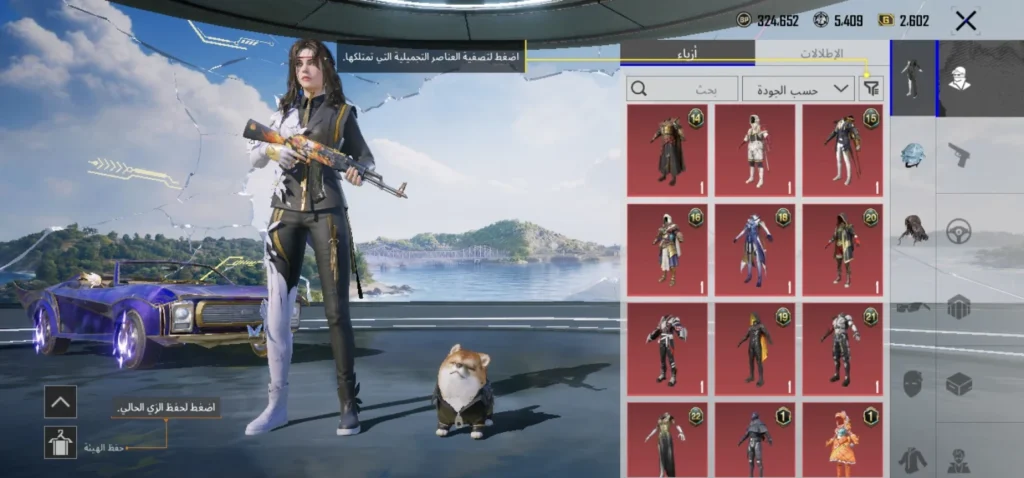Expand the up-arrow button above the hanger

(x=60, y=402)
